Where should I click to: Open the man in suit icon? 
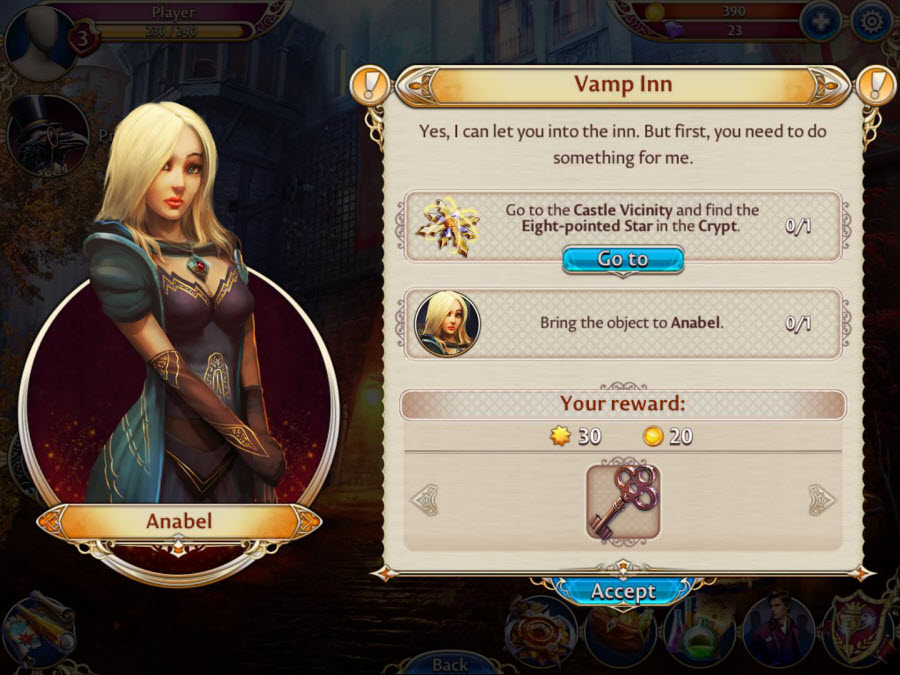click(777, 631)
